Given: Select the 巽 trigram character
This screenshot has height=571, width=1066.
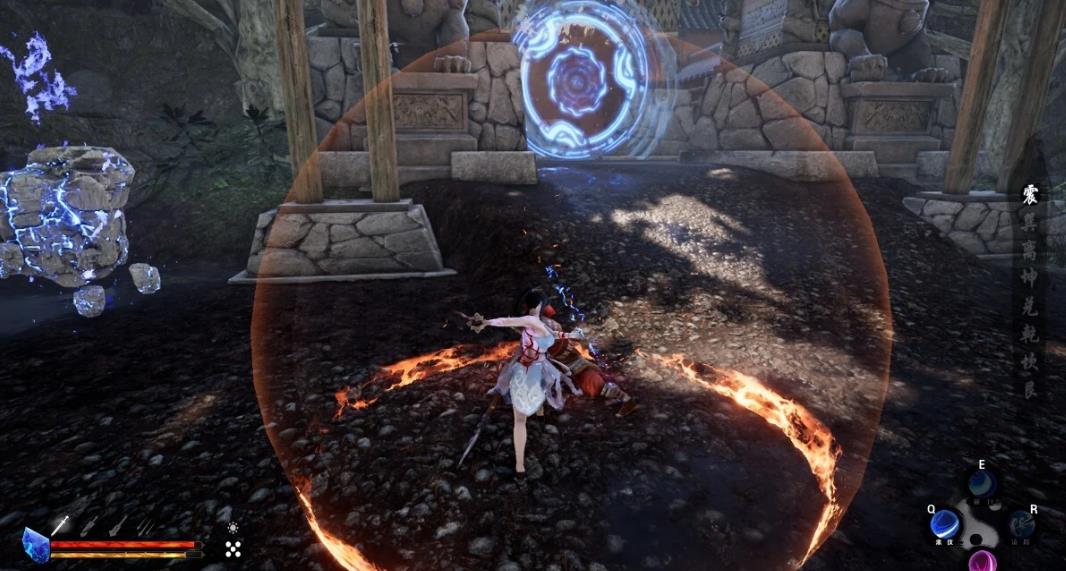Looking at the screenshot, I should [x=1031, y=221].
